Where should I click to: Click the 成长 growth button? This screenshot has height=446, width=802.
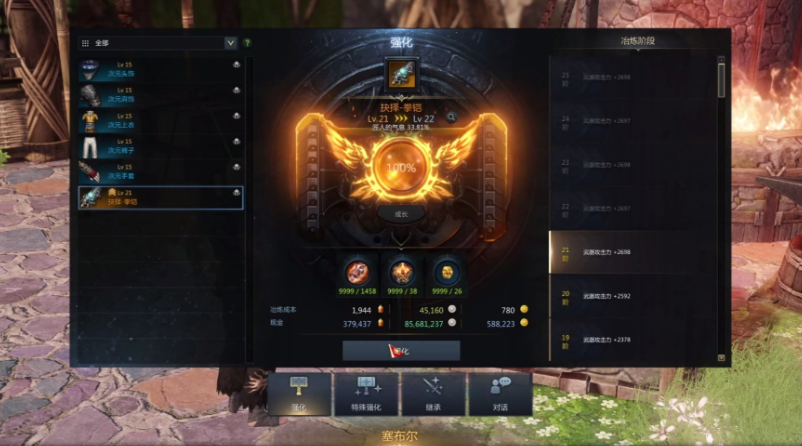click(401, 214)
